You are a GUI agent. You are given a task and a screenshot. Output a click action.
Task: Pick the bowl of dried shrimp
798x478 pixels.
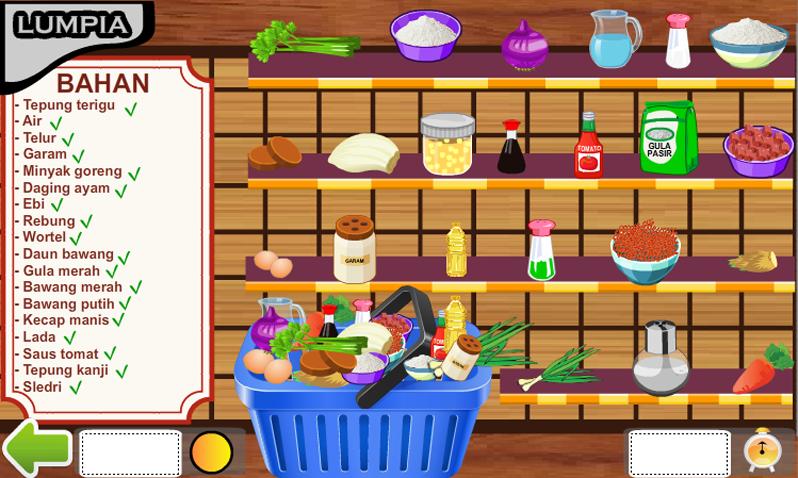[645, 251]
